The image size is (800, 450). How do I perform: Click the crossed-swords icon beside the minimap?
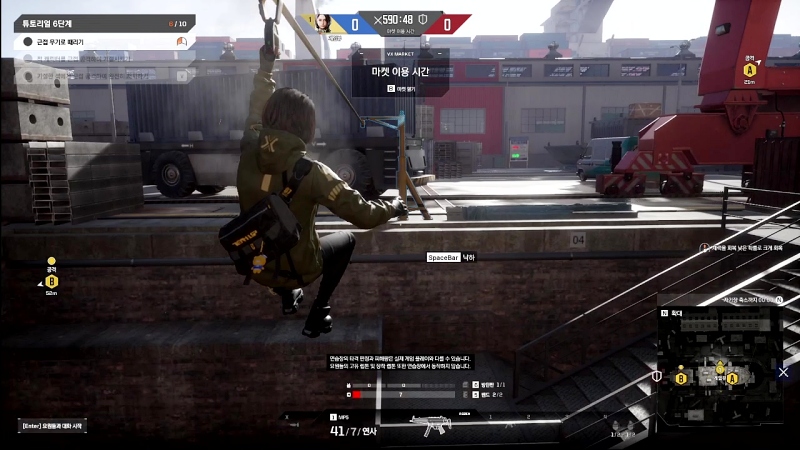click(x=783, y=372)
